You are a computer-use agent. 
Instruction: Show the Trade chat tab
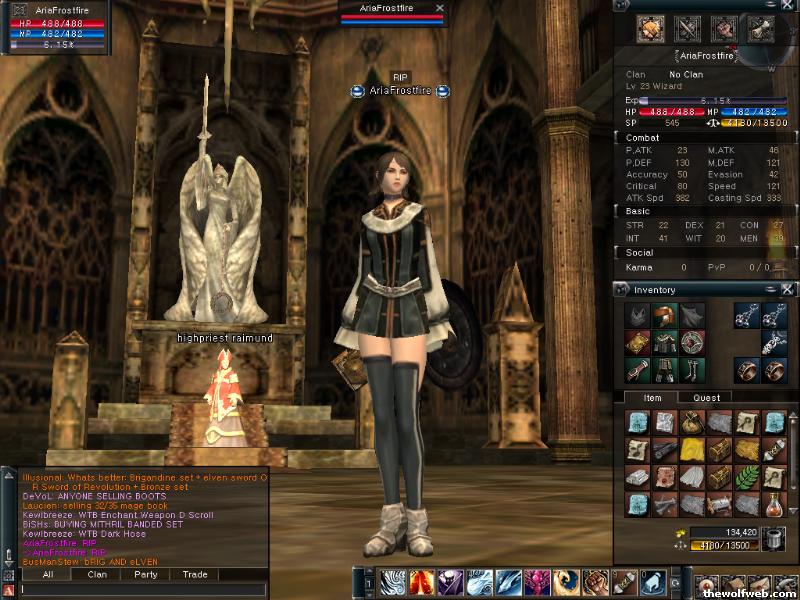(x=195, y=575)
